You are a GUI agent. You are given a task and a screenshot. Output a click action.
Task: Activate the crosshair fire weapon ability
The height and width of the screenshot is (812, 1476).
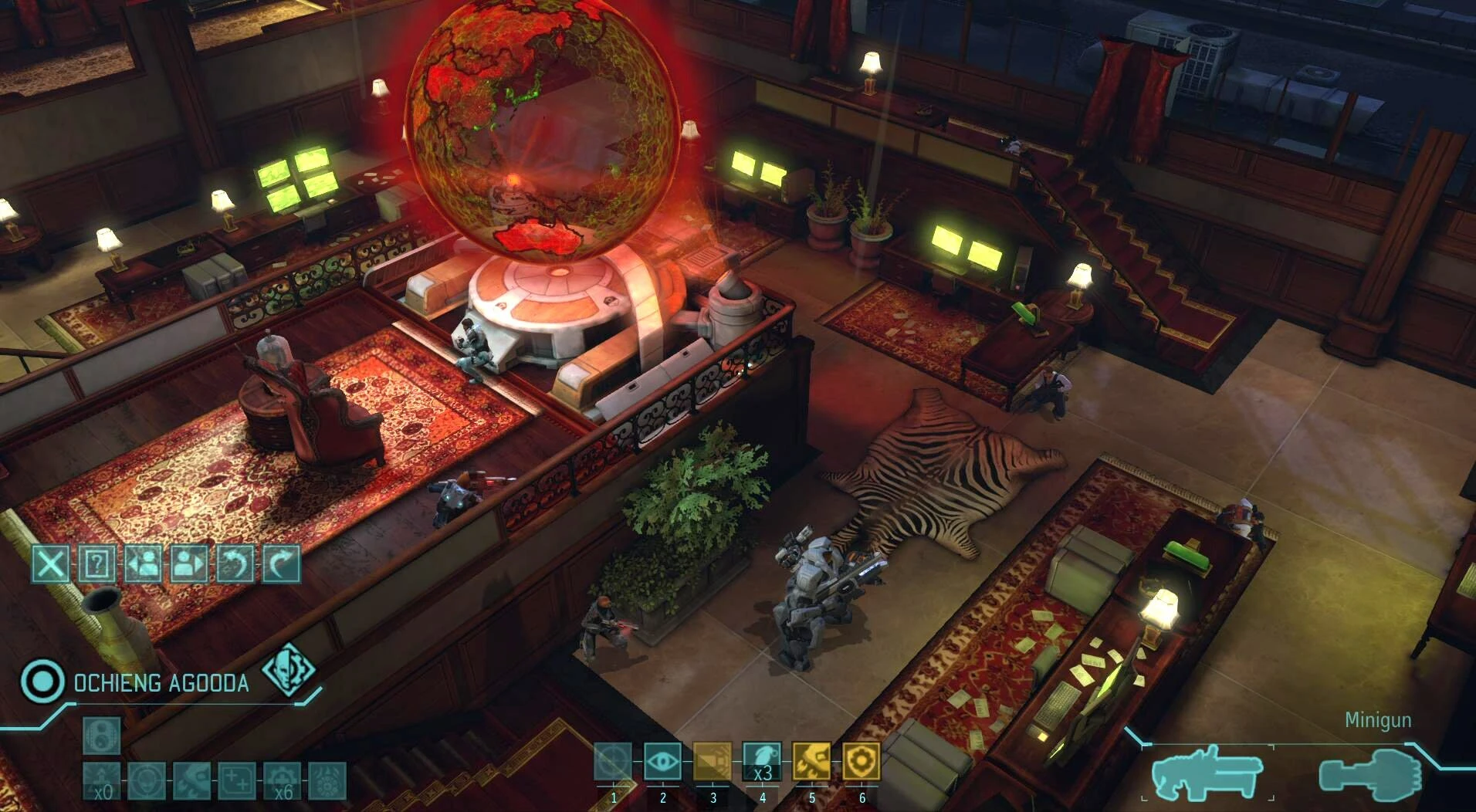(613, 763)
